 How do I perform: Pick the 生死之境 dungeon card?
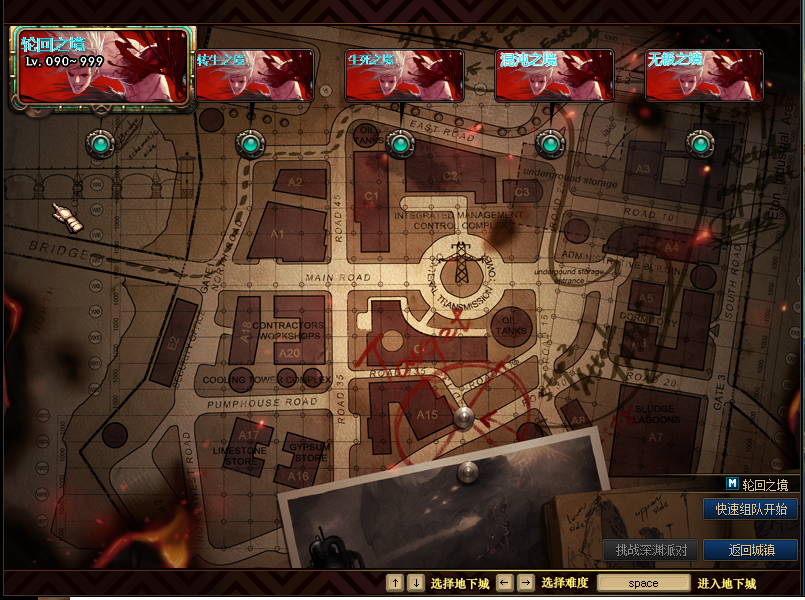404,75
